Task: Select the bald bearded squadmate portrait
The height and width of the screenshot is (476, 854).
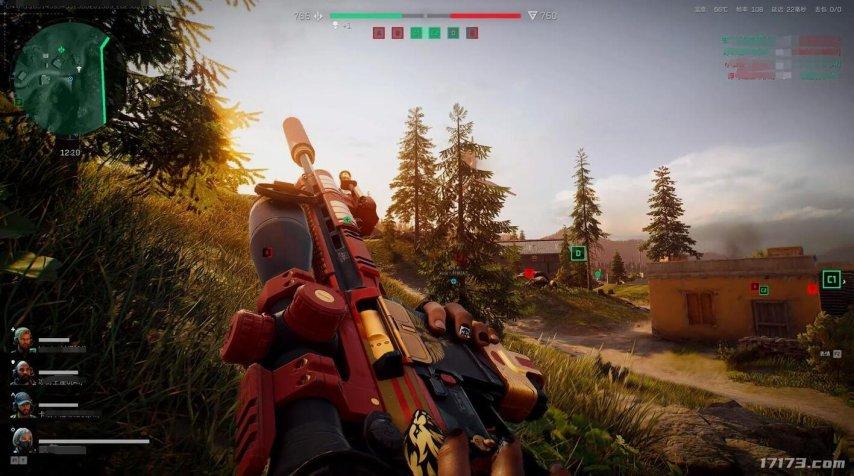Action: pos(22,372)
